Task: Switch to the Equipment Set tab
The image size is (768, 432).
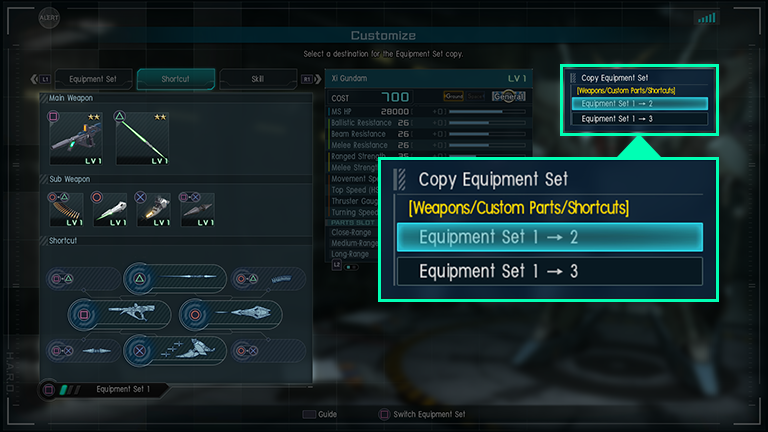Action: coord(92,78)
